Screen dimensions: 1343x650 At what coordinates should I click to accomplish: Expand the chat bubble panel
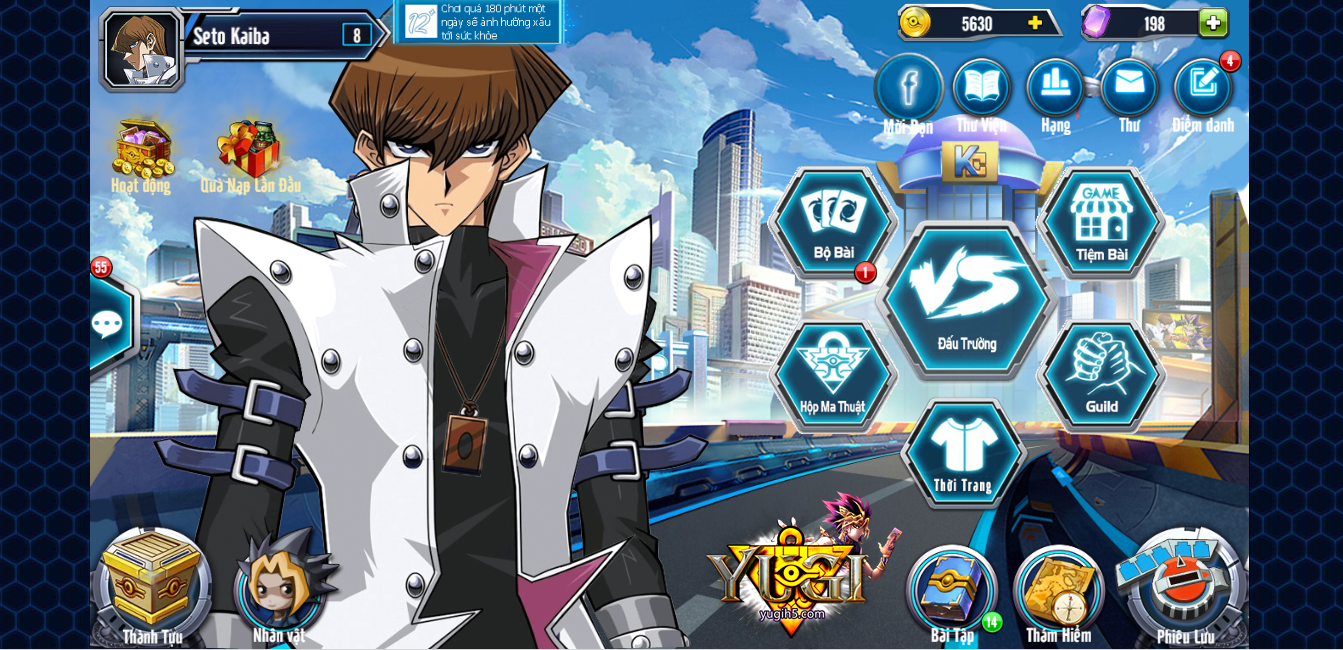coord(108,324)
